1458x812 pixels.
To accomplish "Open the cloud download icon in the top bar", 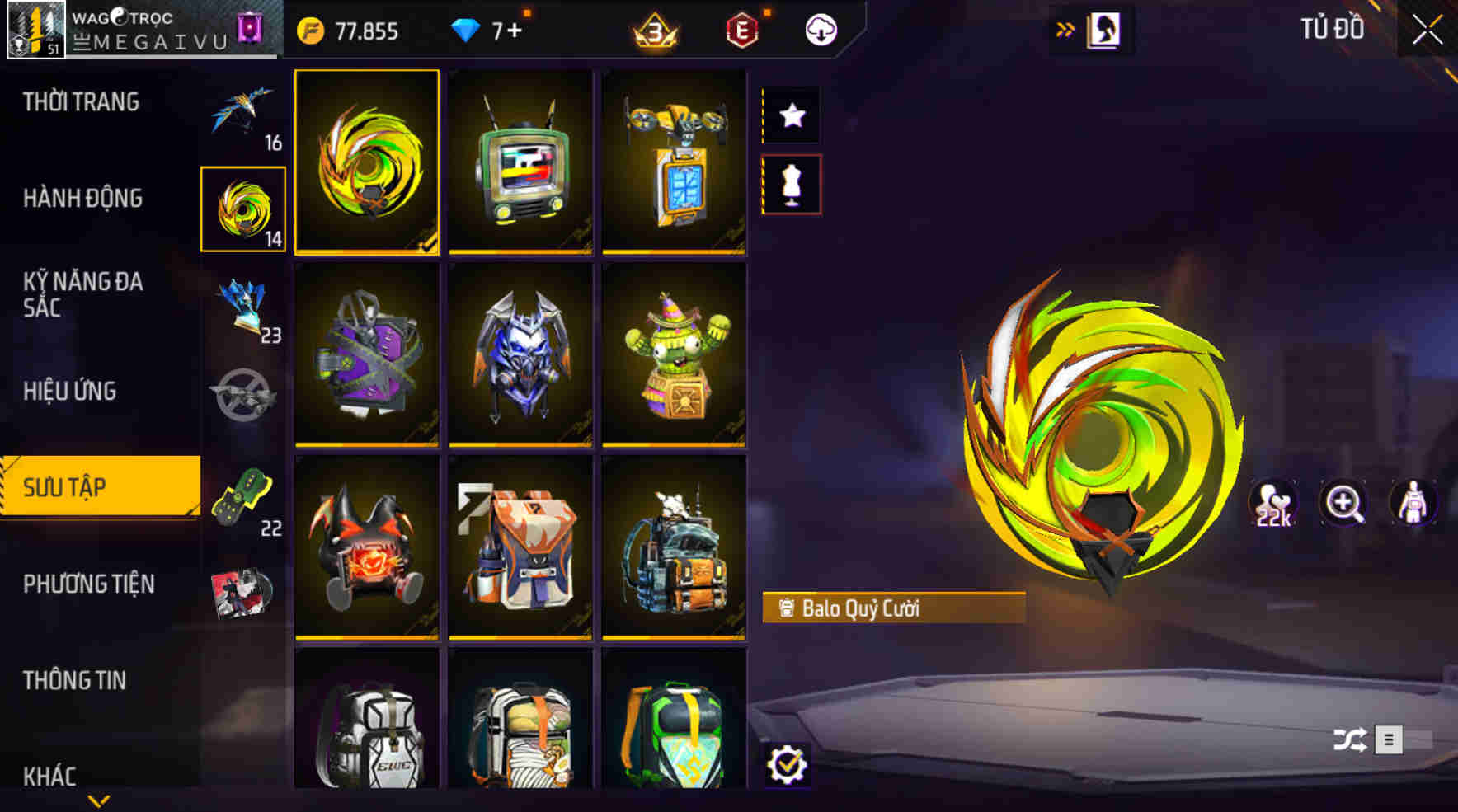I will pyautogui.click(x=819, y=31).
